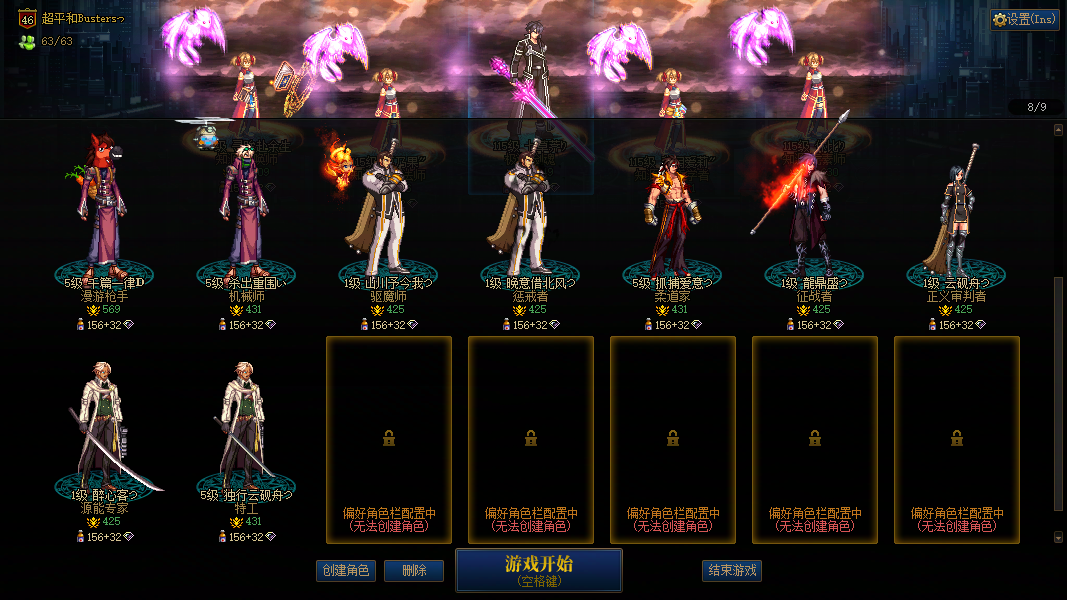Choose 结束游戏 to exit the game
This screenshot has width=1067, height=600.
click(x=732, y=571)
